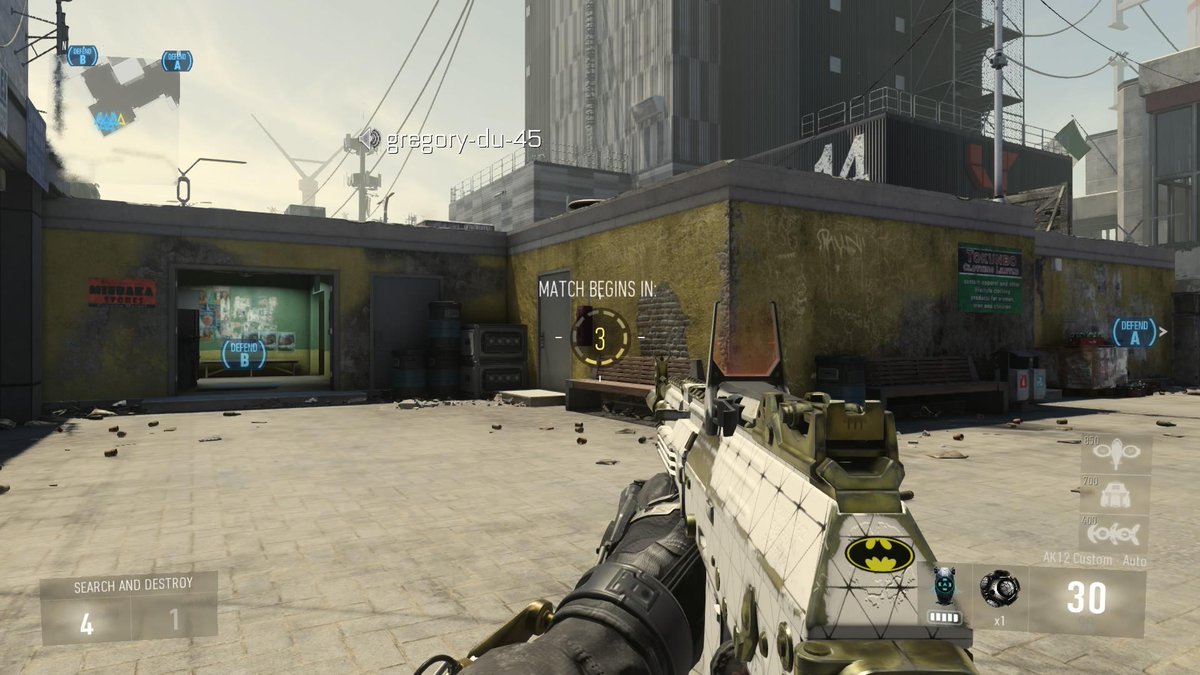Viewport: 1200px width, 675px height.
Task: Click the Defend B waypoint over the garage
Action: coord(243,353)
